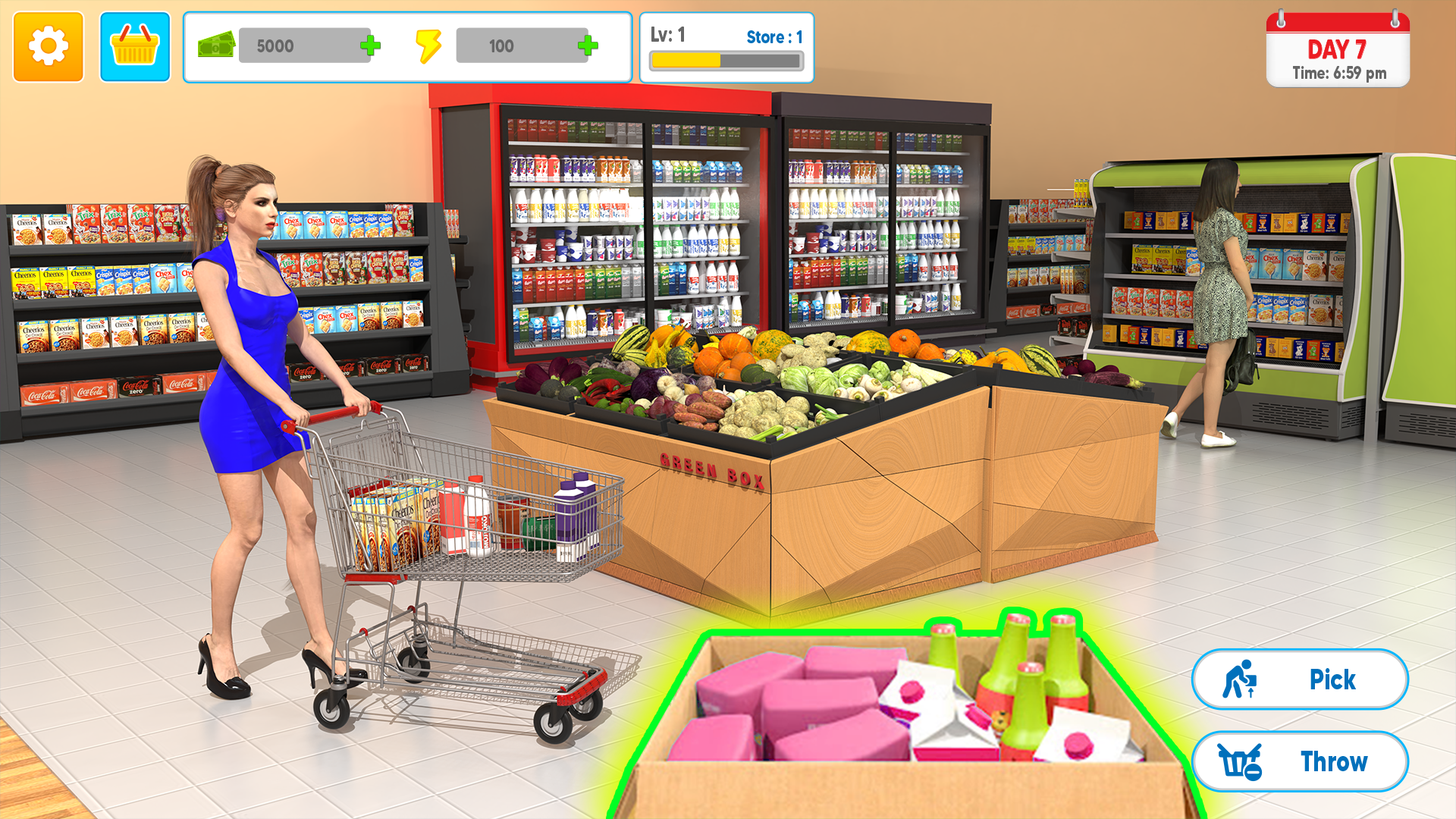Tap the Pick button

coord(1300,679)
